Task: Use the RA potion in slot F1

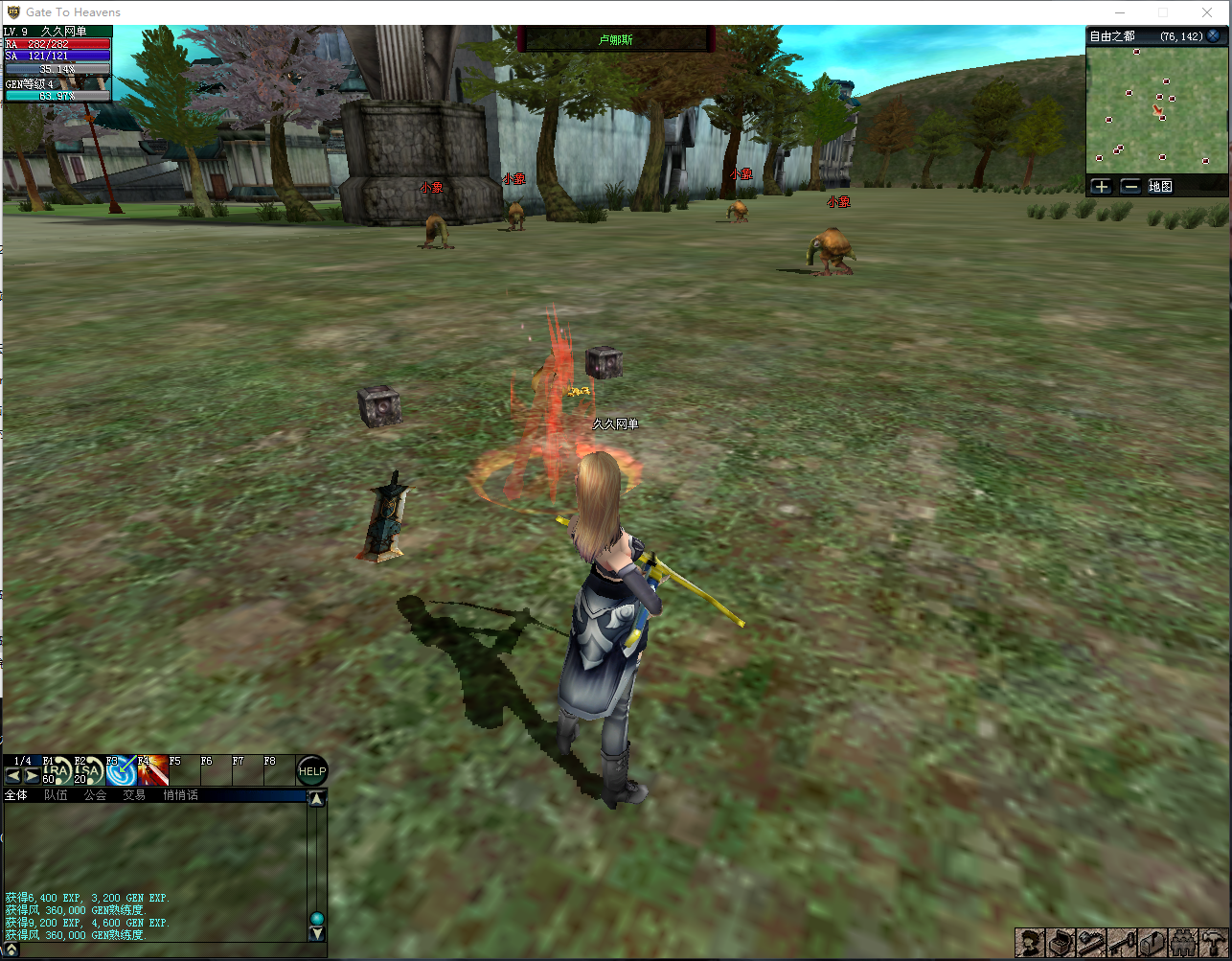Action: tap(57, 771)
